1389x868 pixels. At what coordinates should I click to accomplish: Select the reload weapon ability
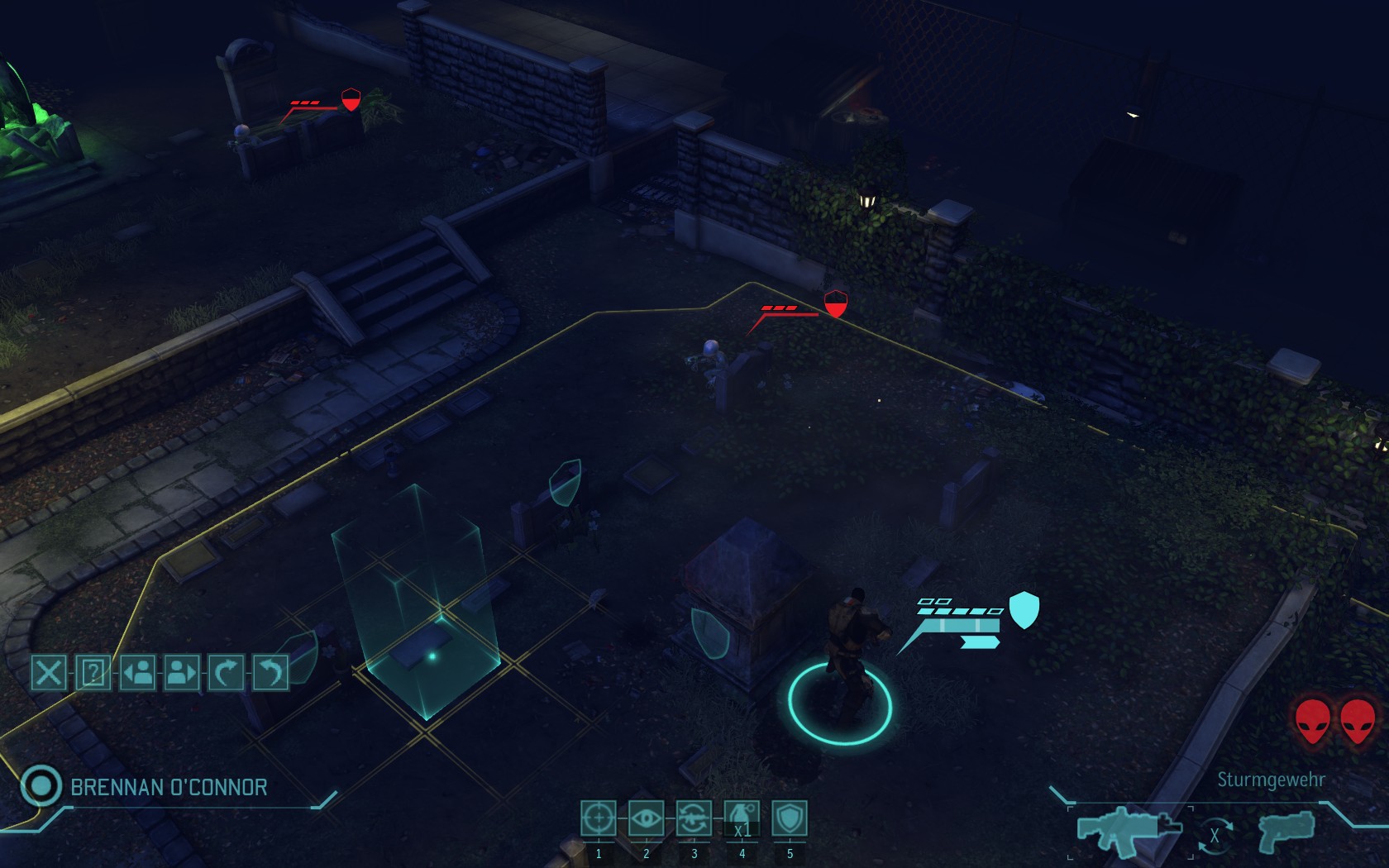pos(694,818)
